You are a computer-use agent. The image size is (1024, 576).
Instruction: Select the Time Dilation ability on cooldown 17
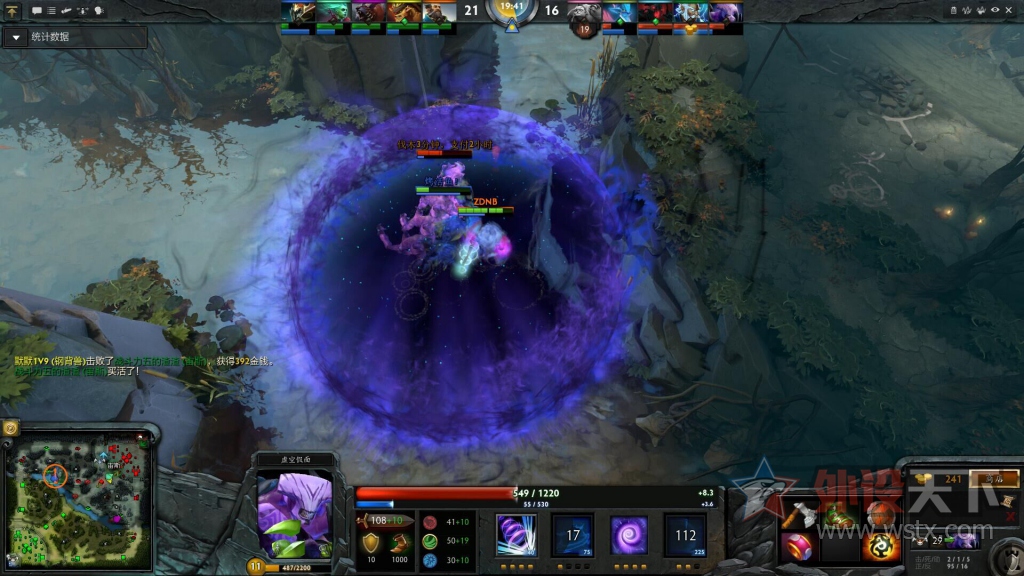click(573, 535)
